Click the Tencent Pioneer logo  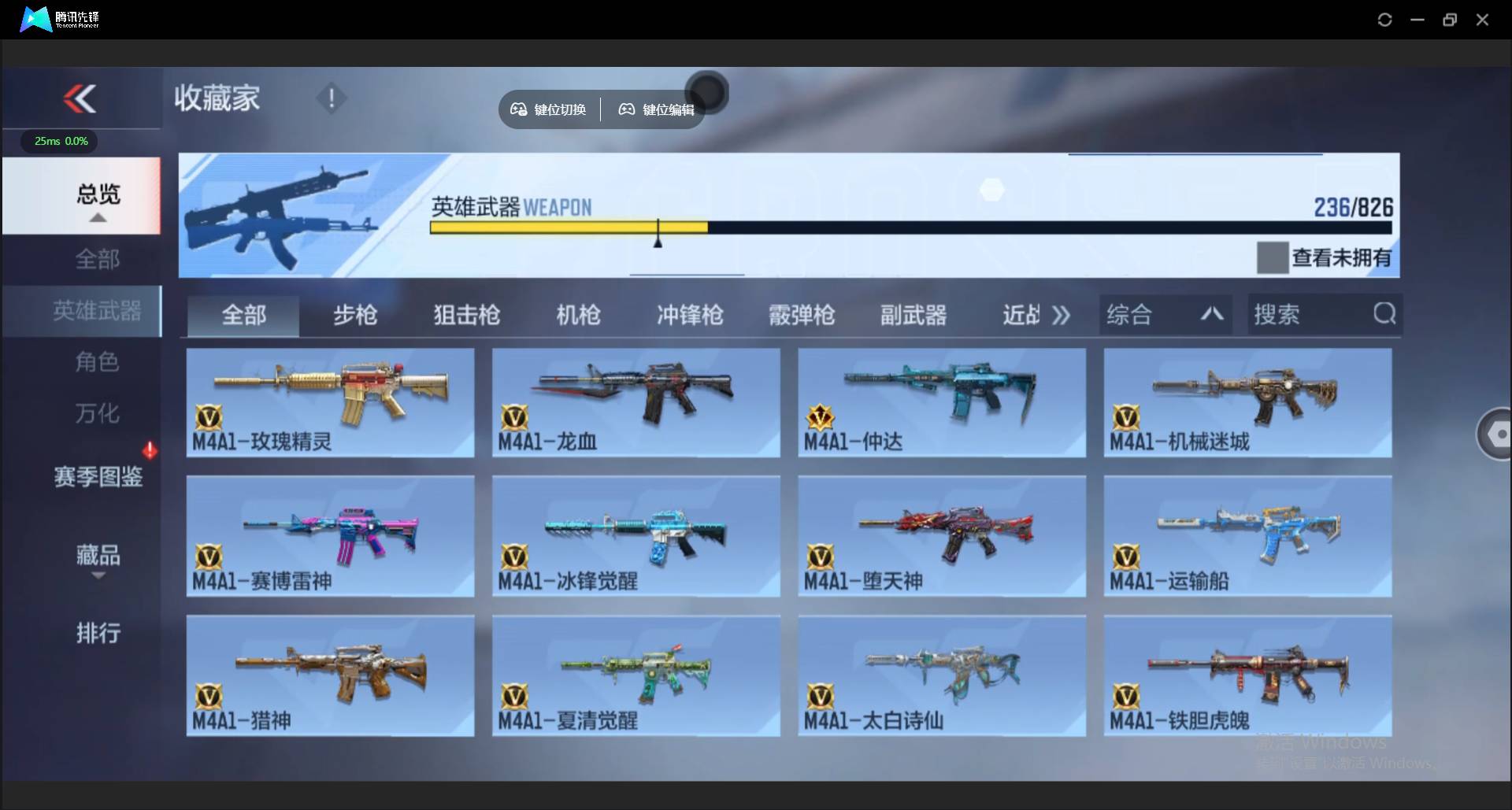click(x=35, y=19)
